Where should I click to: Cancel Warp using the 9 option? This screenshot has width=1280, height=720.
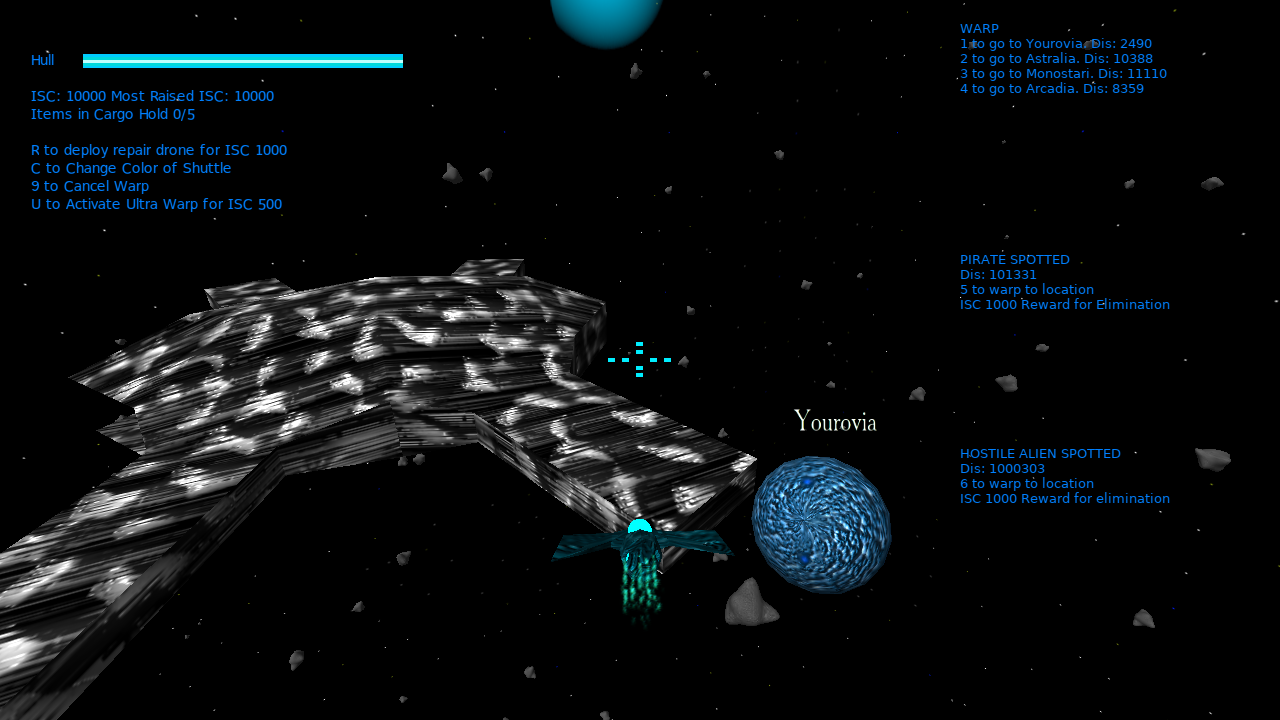coord(89,186)
